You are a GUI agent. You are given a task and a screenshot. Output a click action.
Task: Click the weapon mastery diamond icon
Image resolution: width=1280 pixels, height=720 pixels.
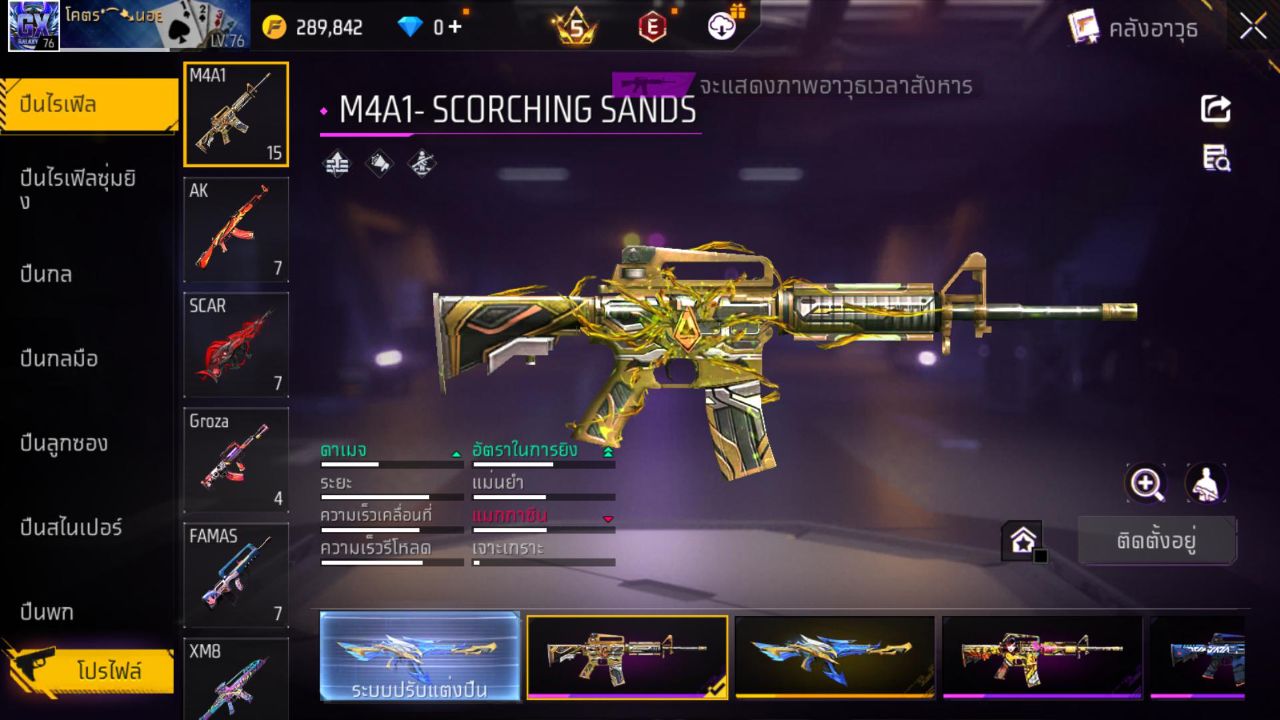(420, 163)
